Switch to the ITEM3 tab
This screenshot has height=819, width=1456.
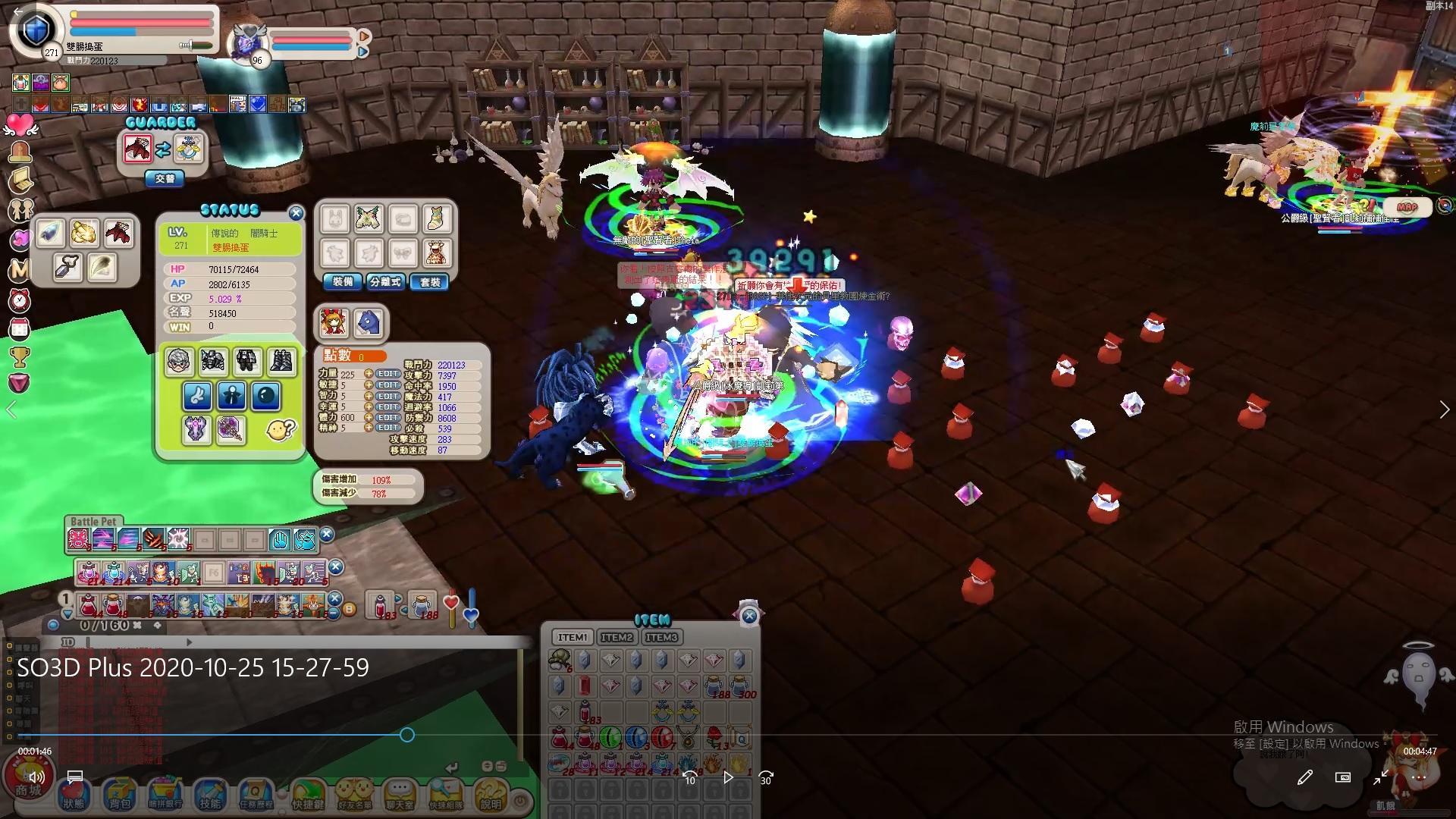coord(661,637)
